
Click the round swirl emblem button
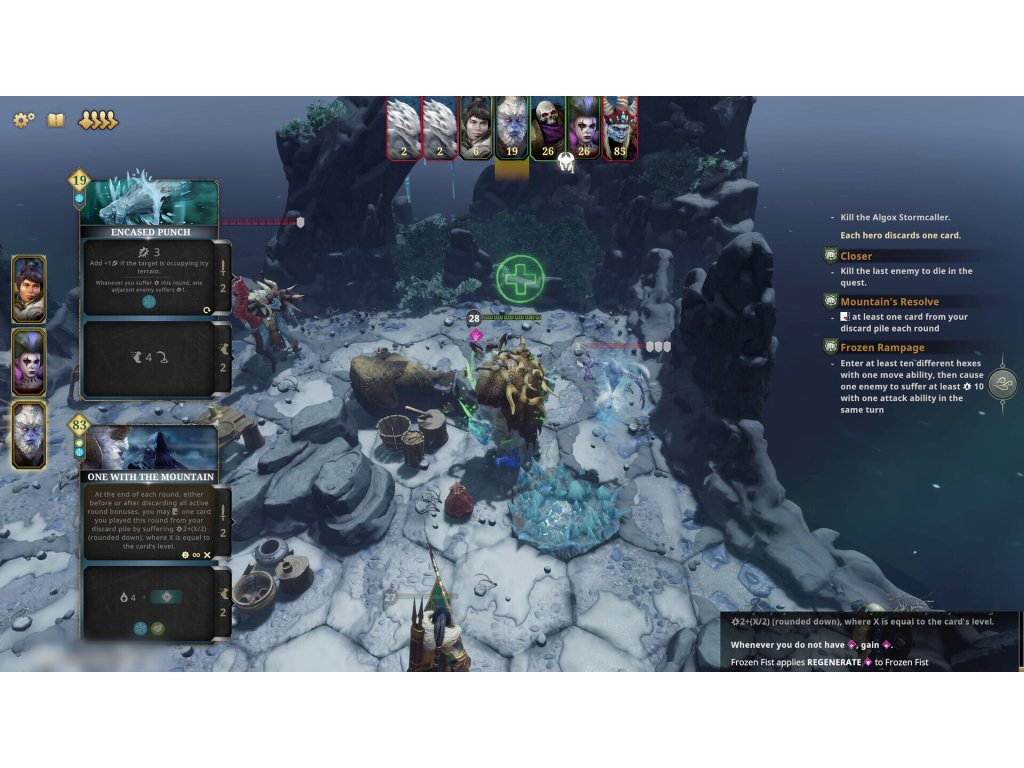[1002, 384]
